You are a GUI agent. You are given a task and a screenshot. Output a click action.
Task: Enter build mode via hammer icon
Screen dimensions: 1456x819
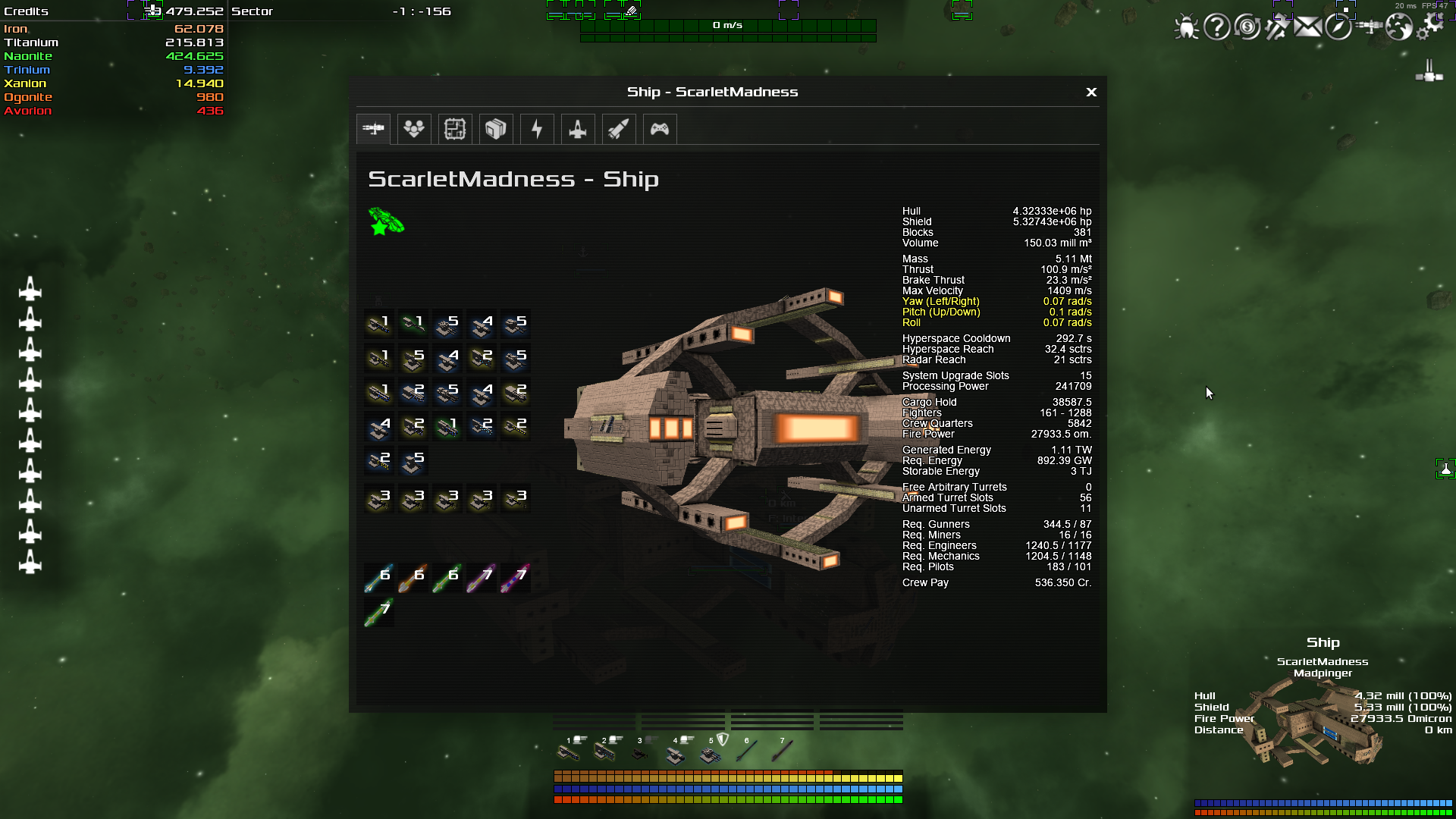point(1277,28)
